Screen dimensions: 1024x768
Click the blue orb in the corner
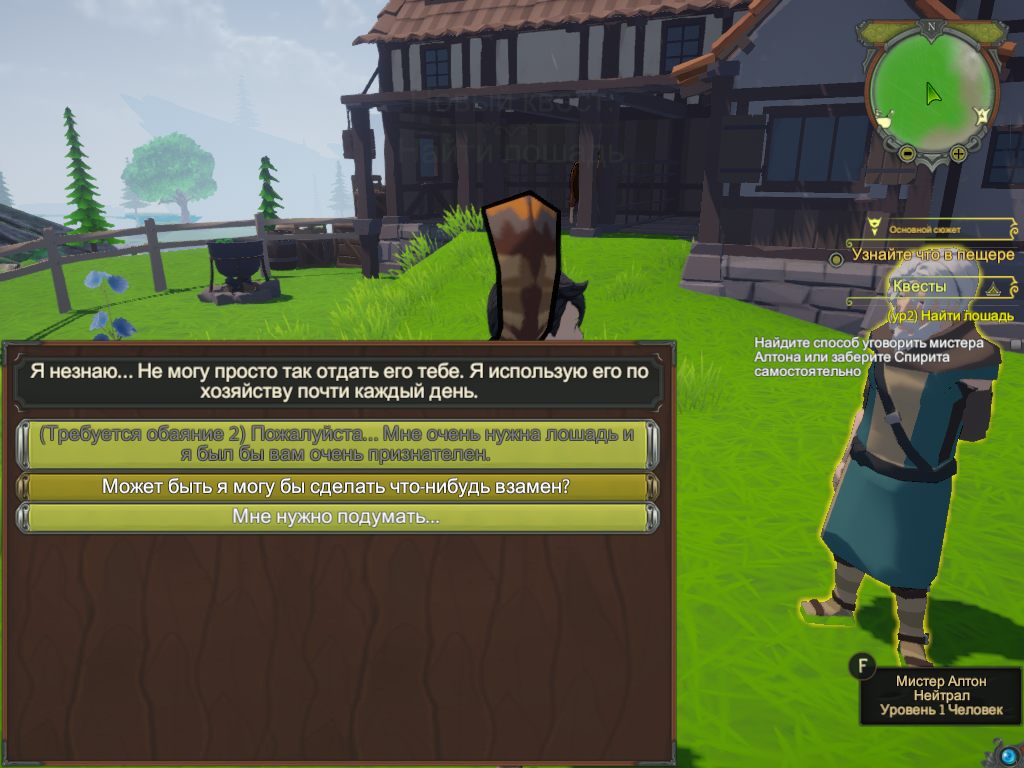1008,753
